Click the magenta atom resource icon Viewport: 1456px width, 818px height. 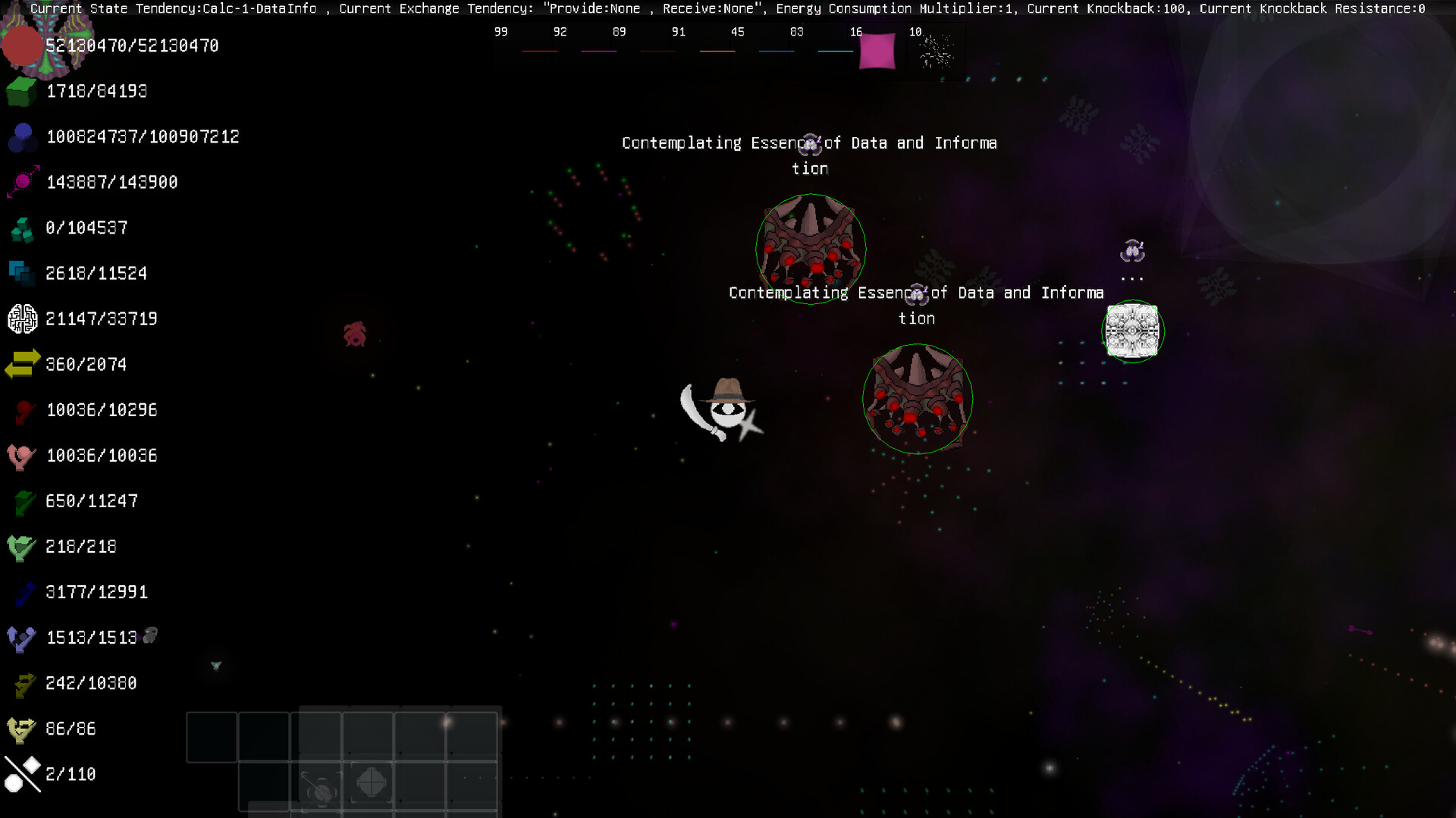pyautogui.click(x=20, y=182)
